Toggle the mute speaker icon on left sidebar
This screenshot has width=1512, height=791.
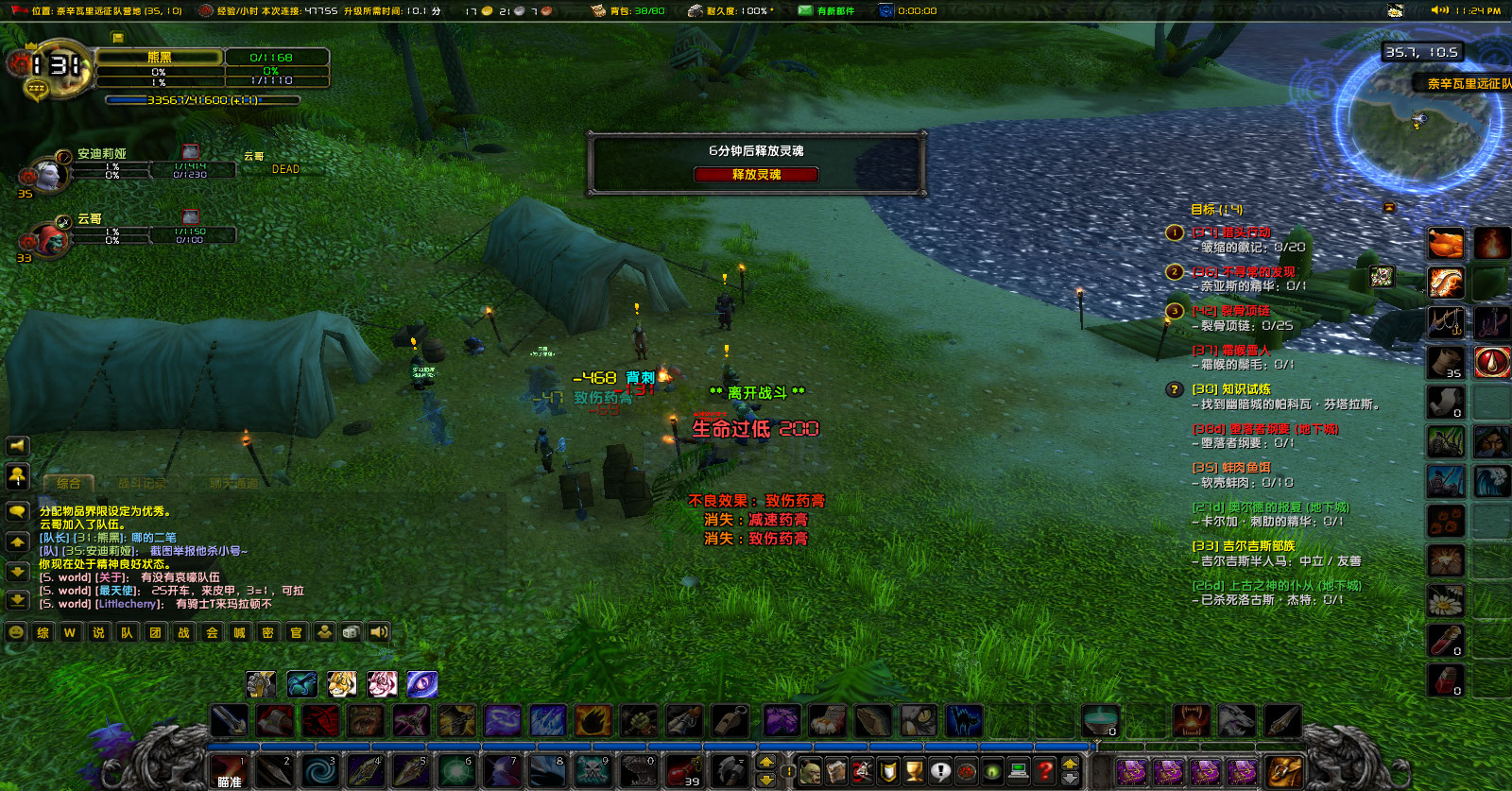15,446
